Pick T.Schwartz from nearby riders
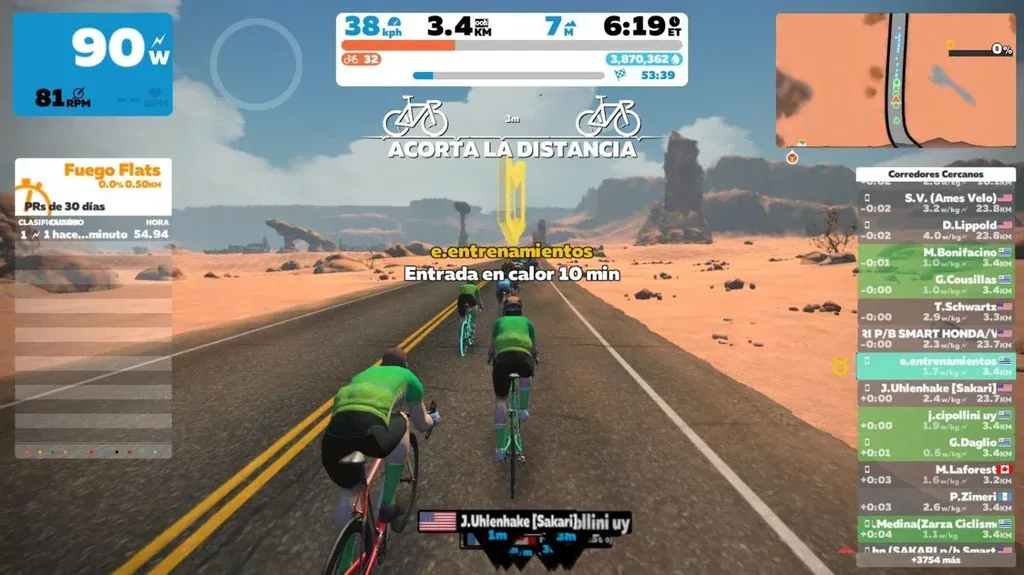The height and width of the screenshot is (575, 1024). (935, 311)
